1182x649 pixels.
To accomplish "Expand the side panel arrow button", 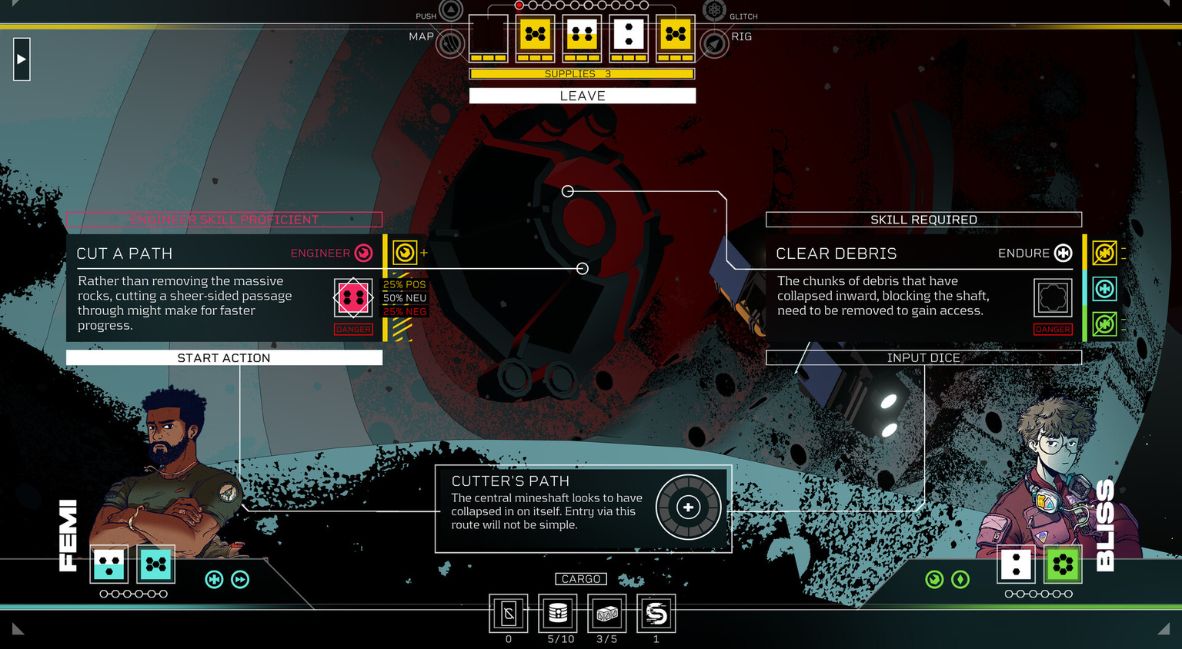I will [21, 59].
